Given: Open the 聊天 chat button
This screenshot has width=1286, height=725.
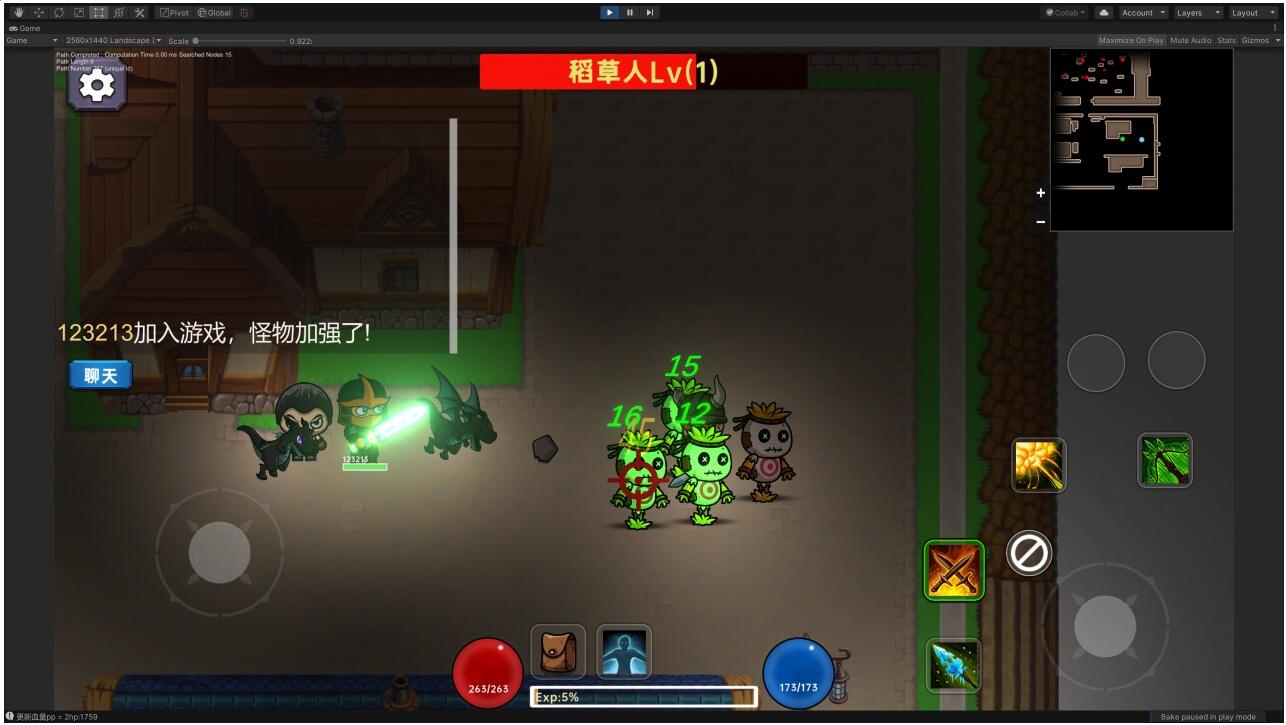Looking at the screenshot, I should pyautogui.click(x=100, y=375).
